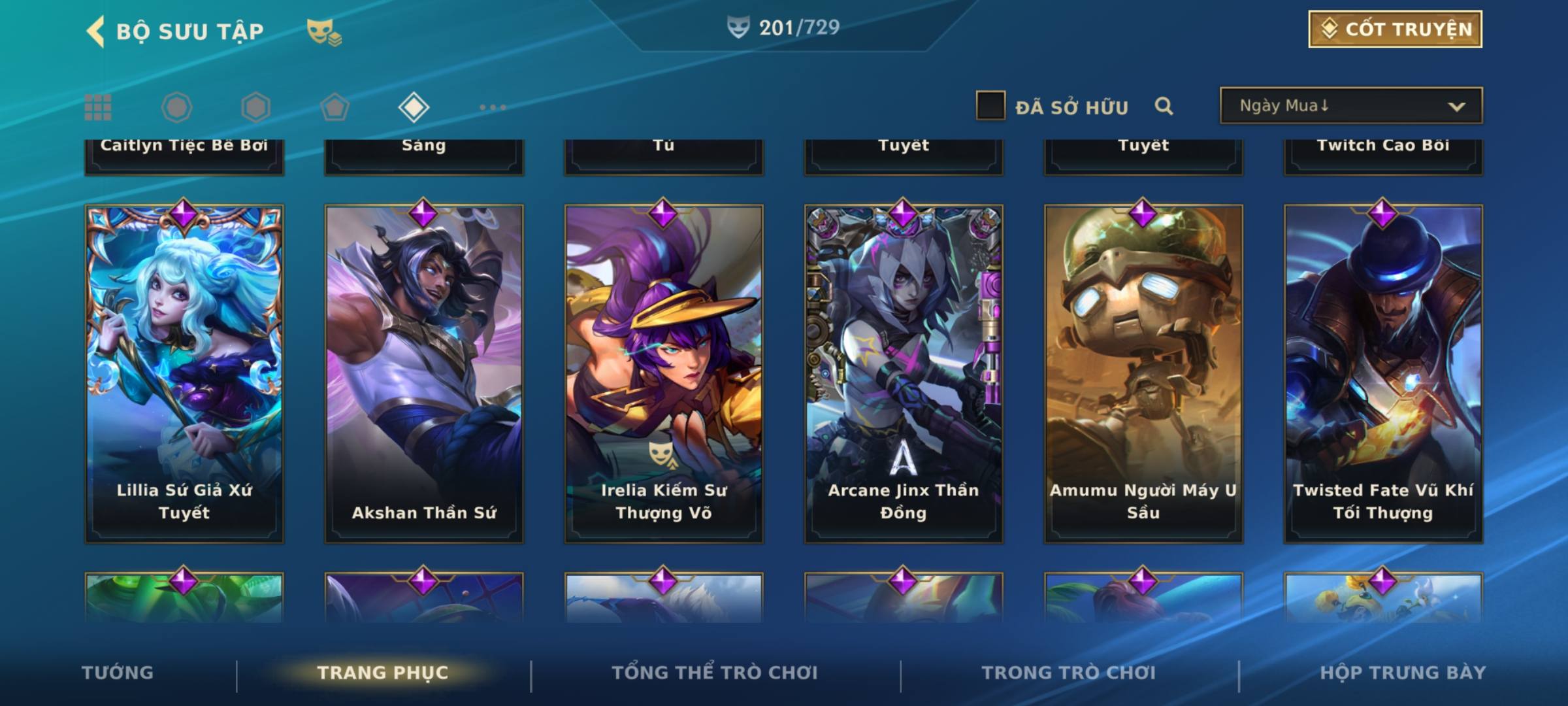1568x706 pixels.
Task: Open the Ngày Mua sort dropdown
Action: click(x=1351, y=106)
